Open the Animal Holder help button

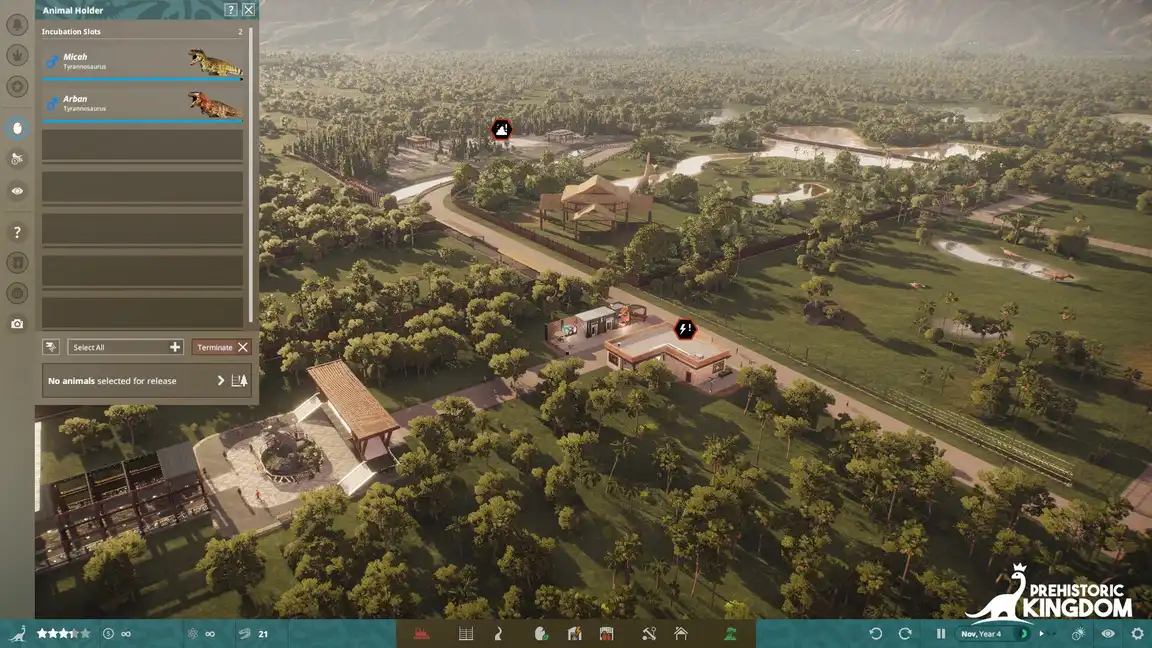[x=231, y=10]
